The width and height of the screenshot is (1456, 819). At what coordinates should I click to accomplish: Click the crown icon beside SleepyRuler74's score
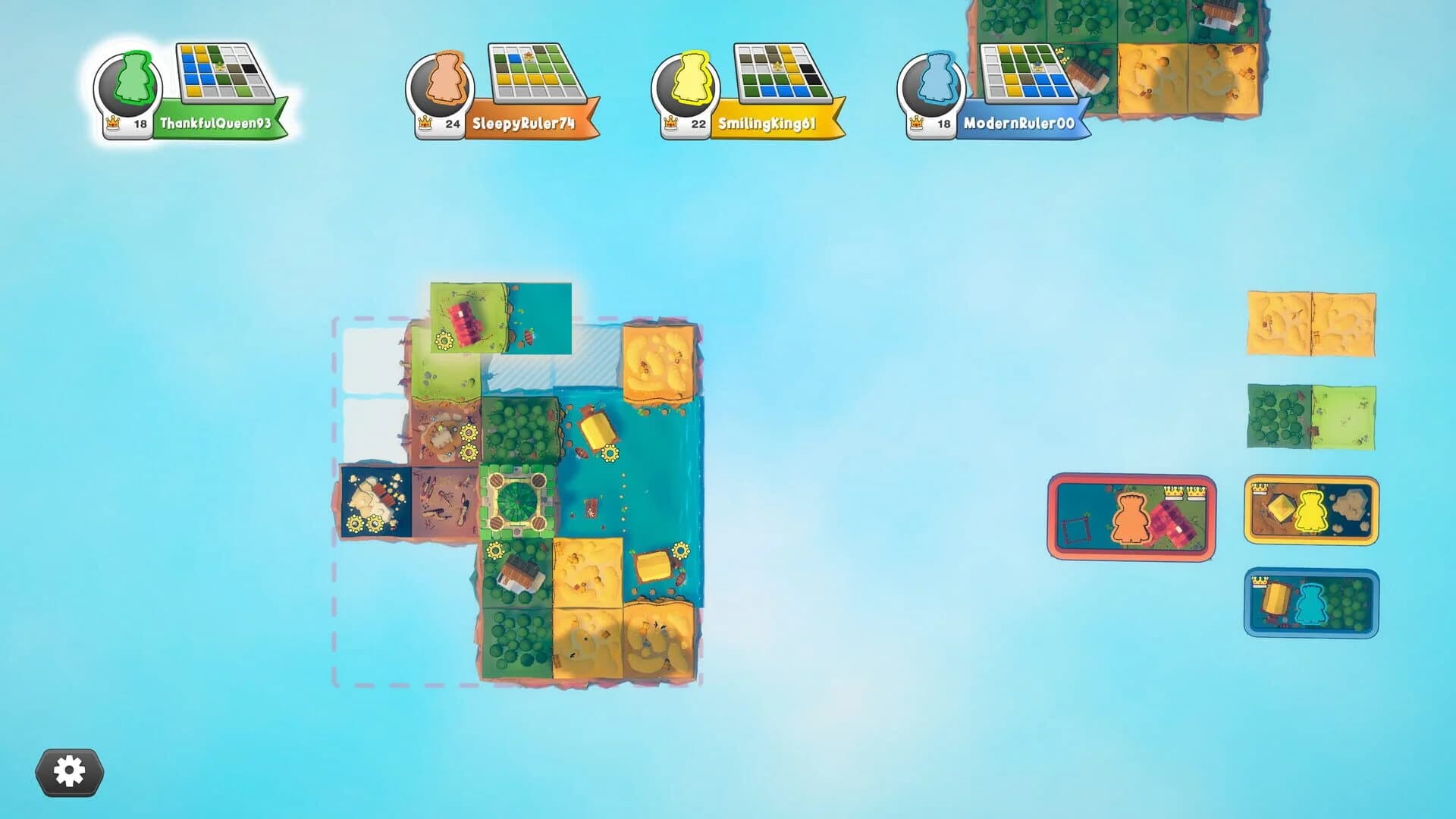425,121
